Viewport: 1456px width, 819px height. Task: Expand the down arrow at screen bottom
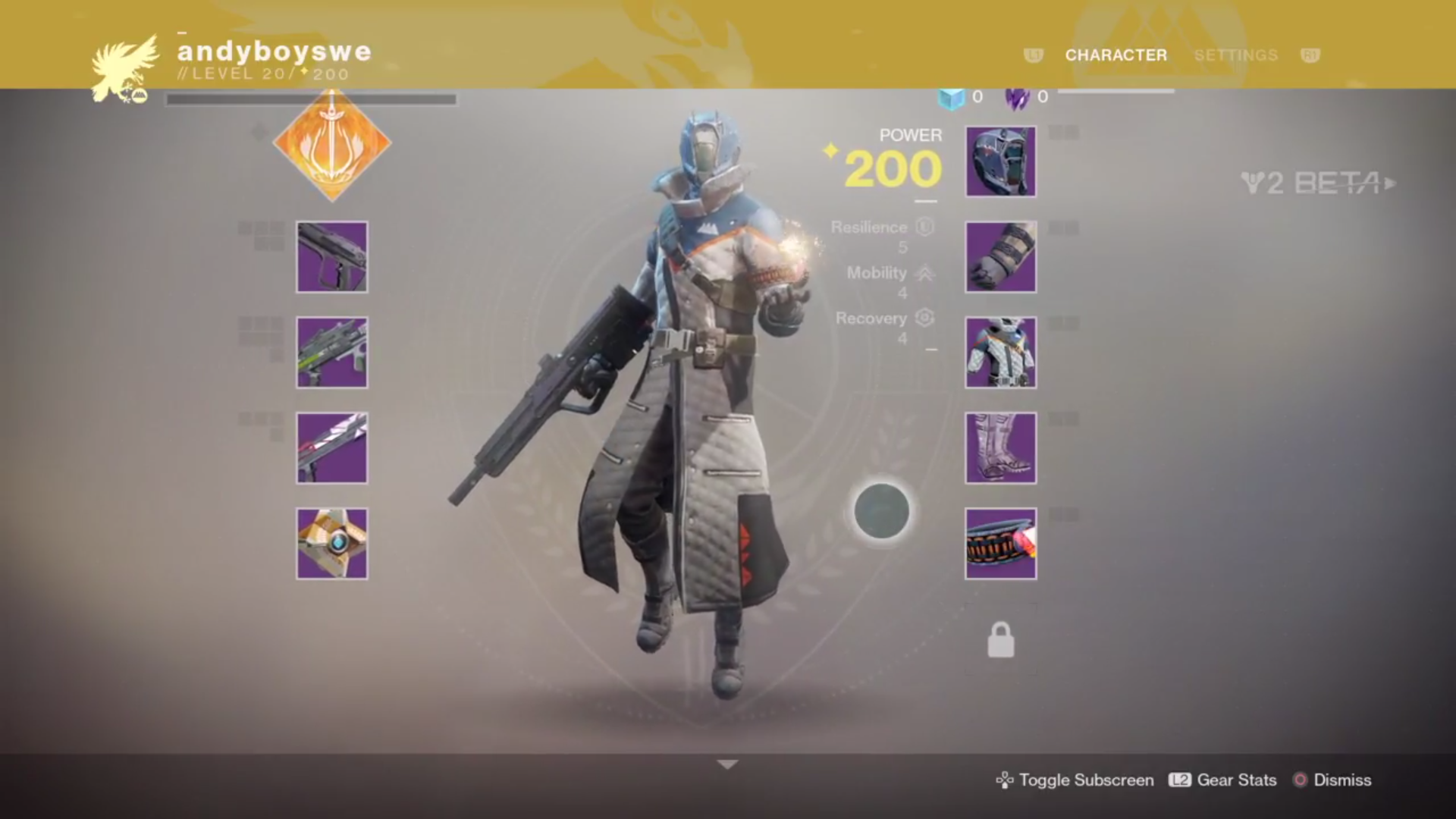[727, 764]
